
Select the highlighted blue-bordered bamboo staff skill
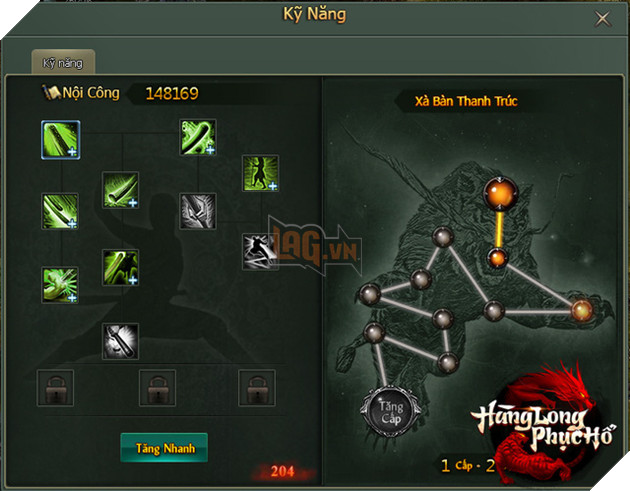pyautogui.click(x=60, y=139)
